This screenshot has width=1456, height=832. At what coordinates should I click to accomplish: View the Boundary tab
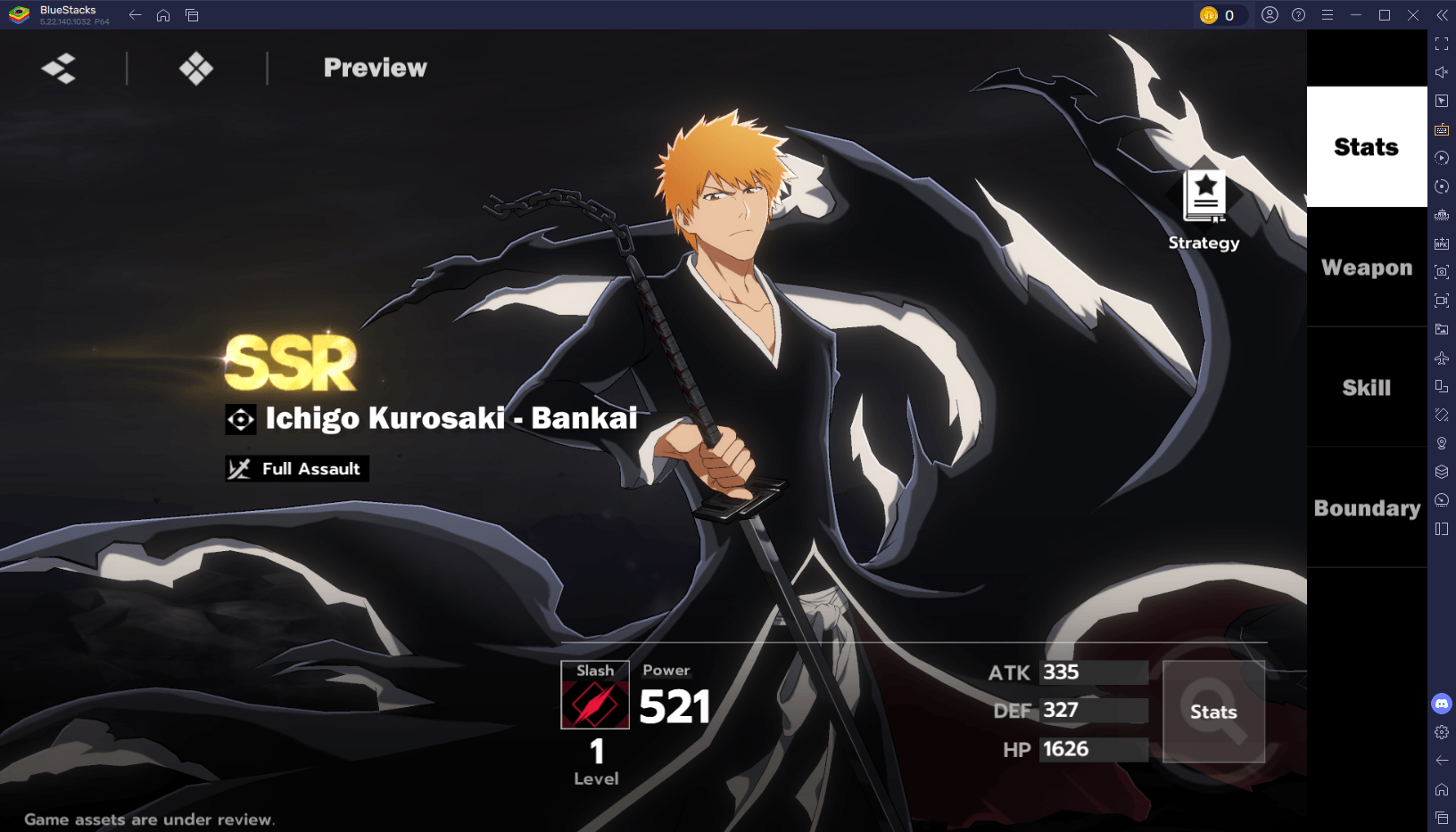click(1365, 508)
